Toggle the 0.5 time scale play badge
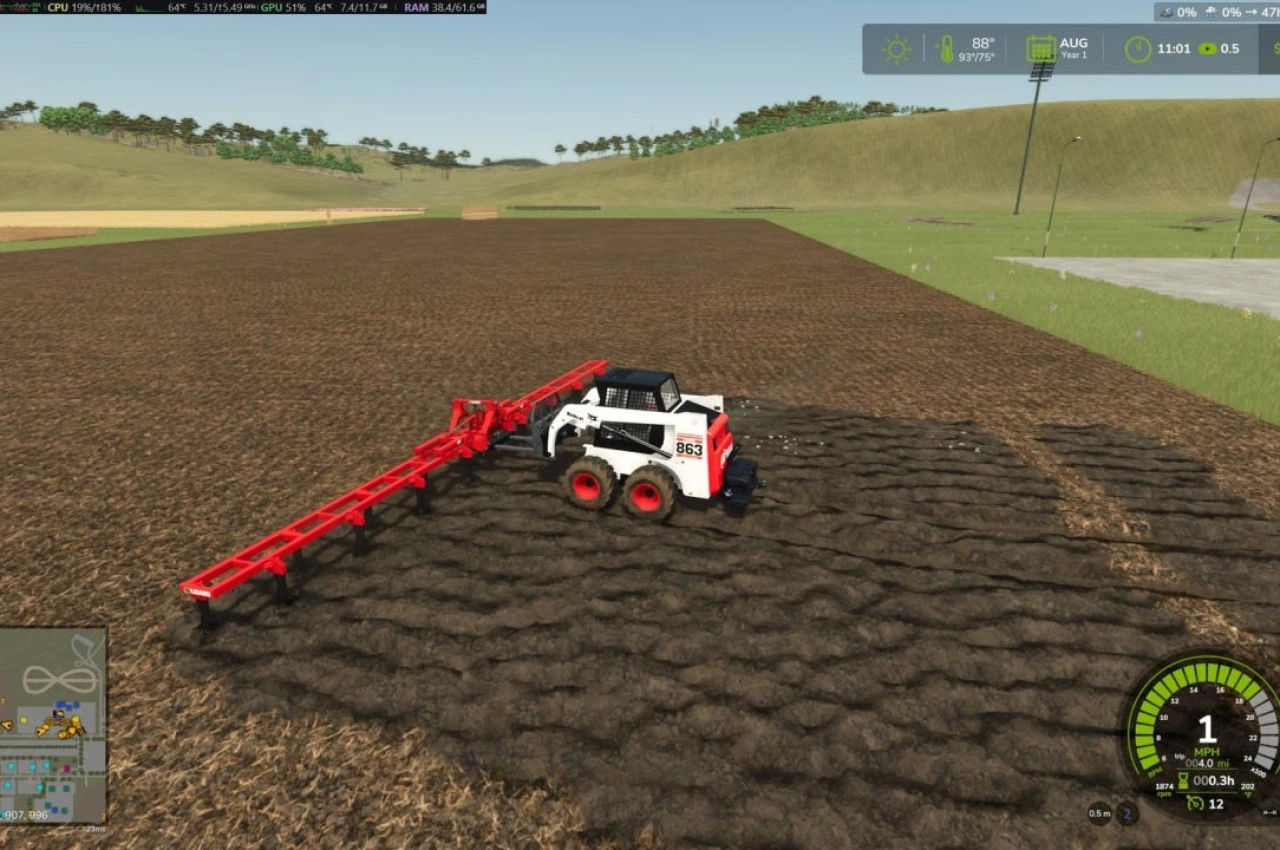The height and width of the screenshot is (850, 1280). 1210,47
